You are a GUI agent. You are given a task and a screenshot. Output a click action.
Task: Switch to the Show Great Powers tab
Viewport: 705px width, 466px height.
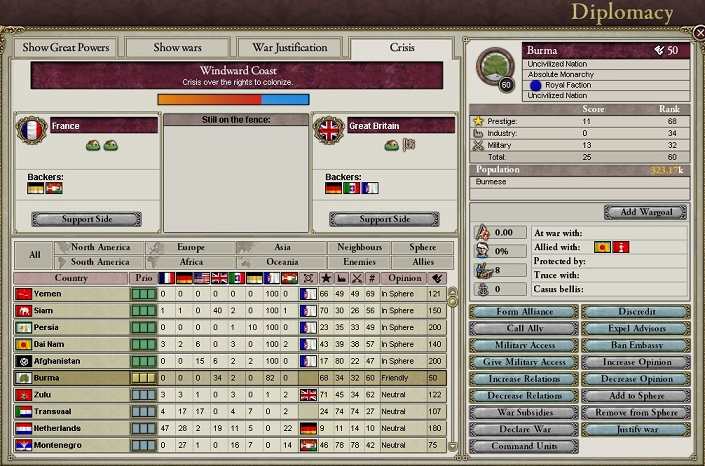pyautogui.click(x=66, y=47)
